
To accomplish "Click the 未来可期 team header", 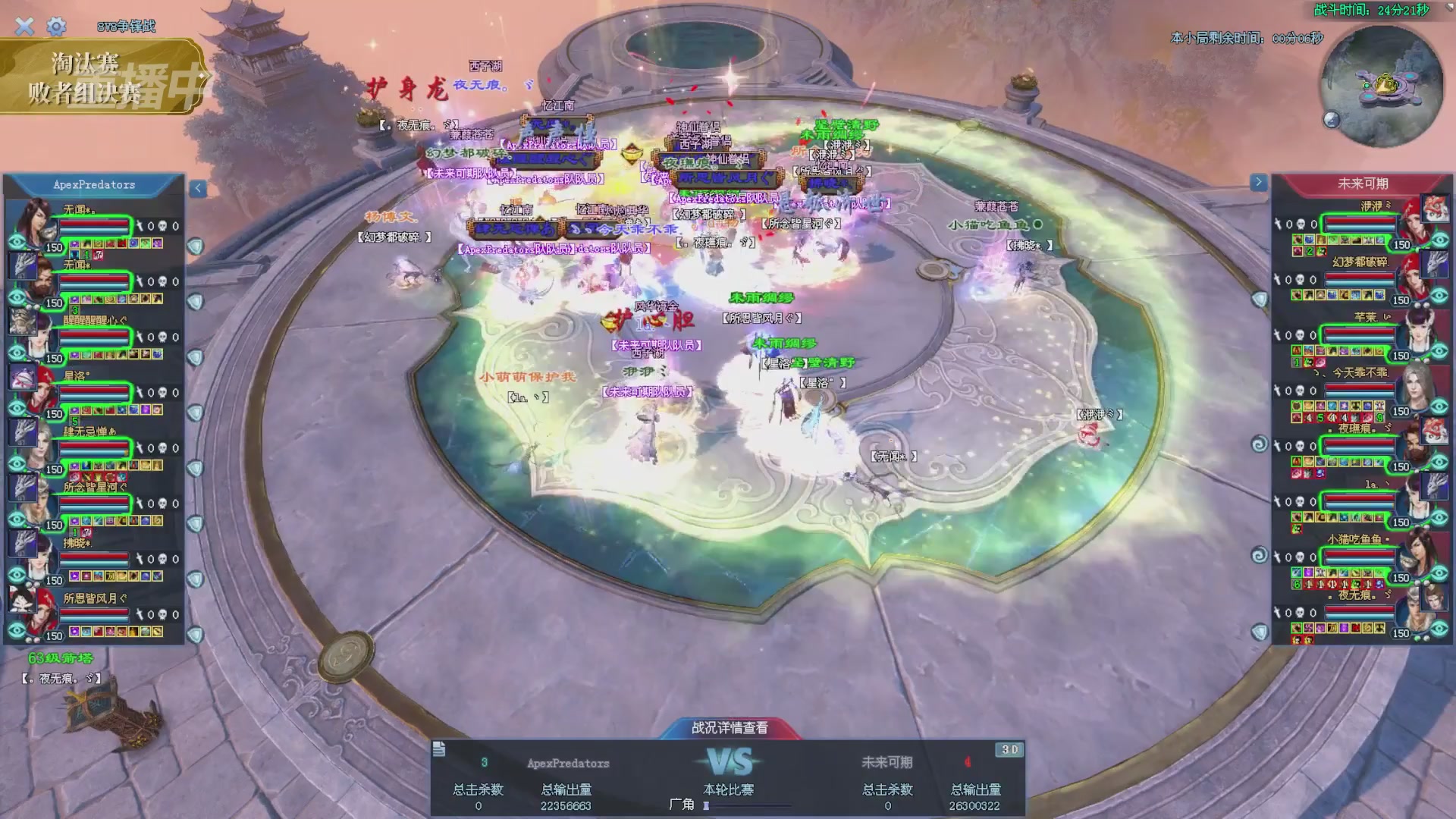I will click(1362, 184).
